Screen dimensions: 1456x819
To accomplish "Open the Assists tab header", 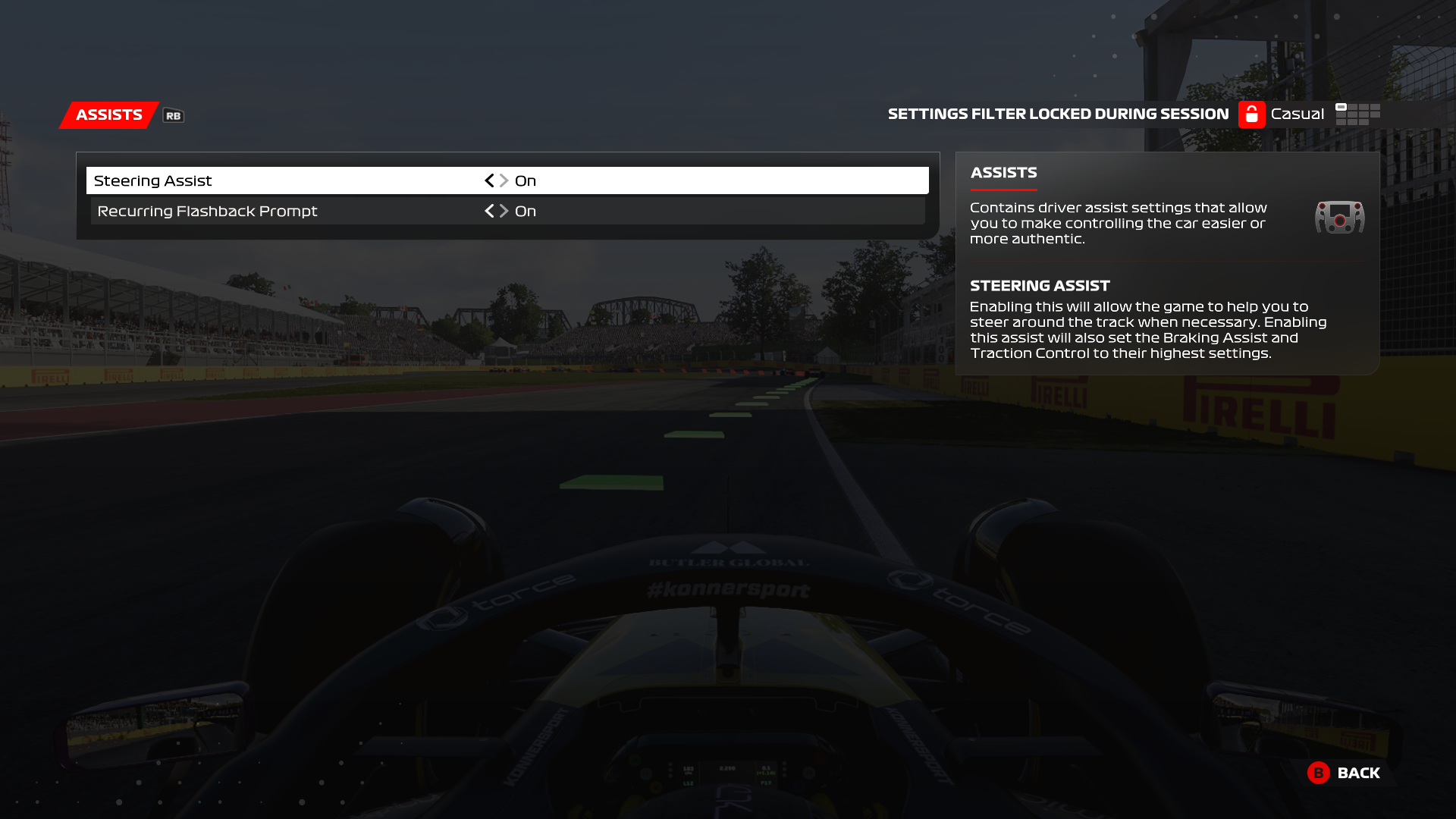I will click(109, 115).
